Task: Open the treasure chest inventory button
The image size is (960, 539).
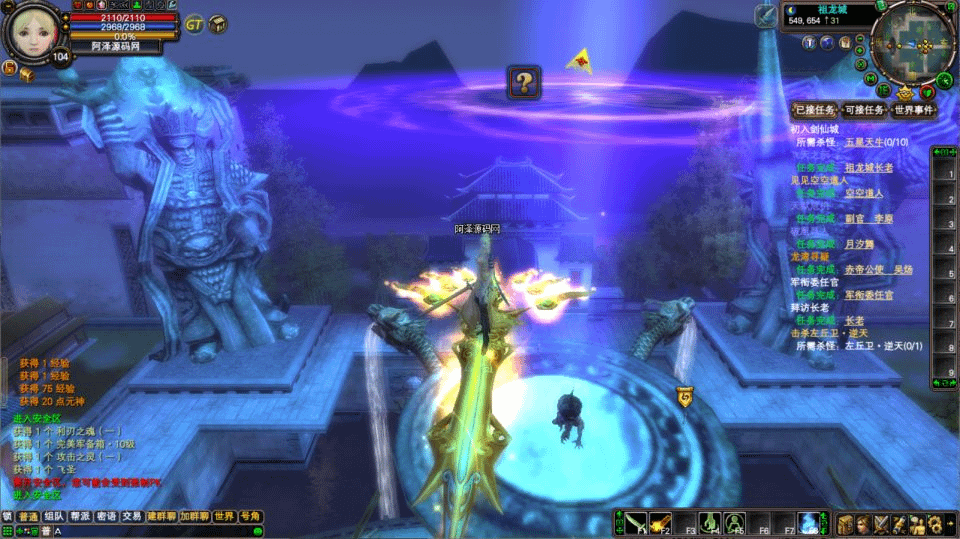Action: 846,523
